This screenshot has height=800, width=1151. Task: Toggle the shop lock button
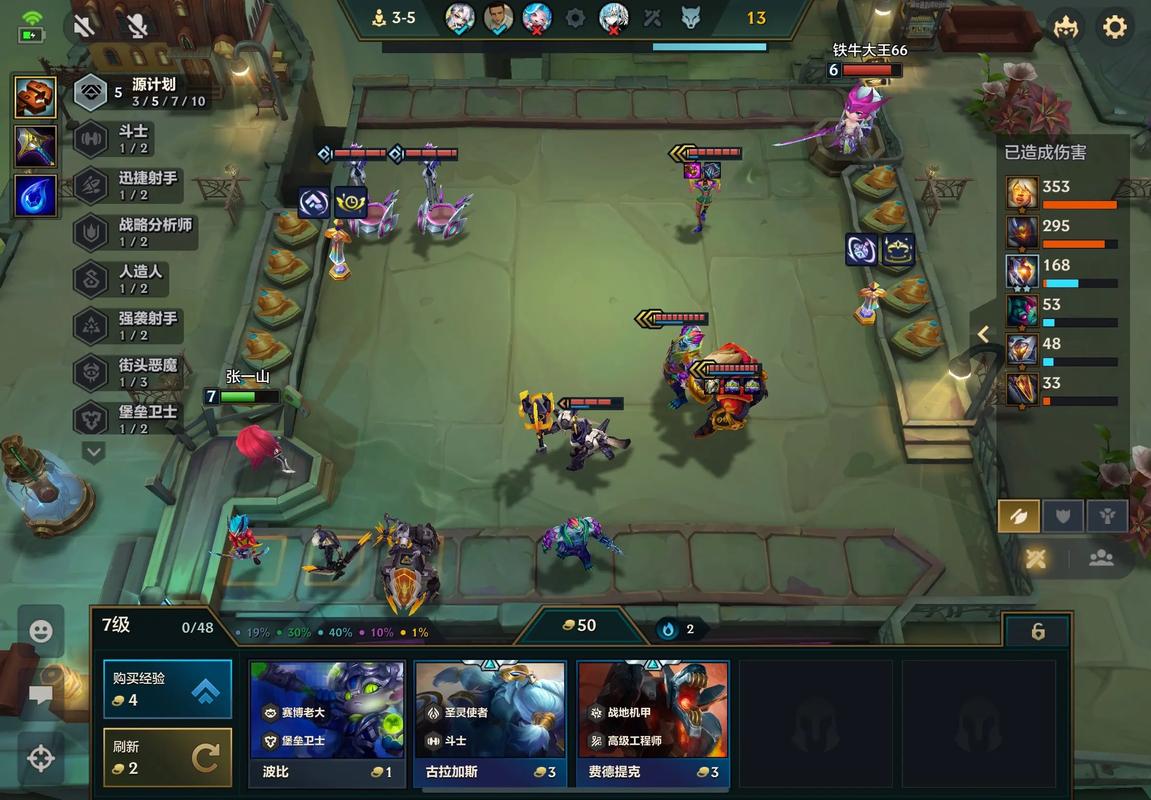(1037, 631)
